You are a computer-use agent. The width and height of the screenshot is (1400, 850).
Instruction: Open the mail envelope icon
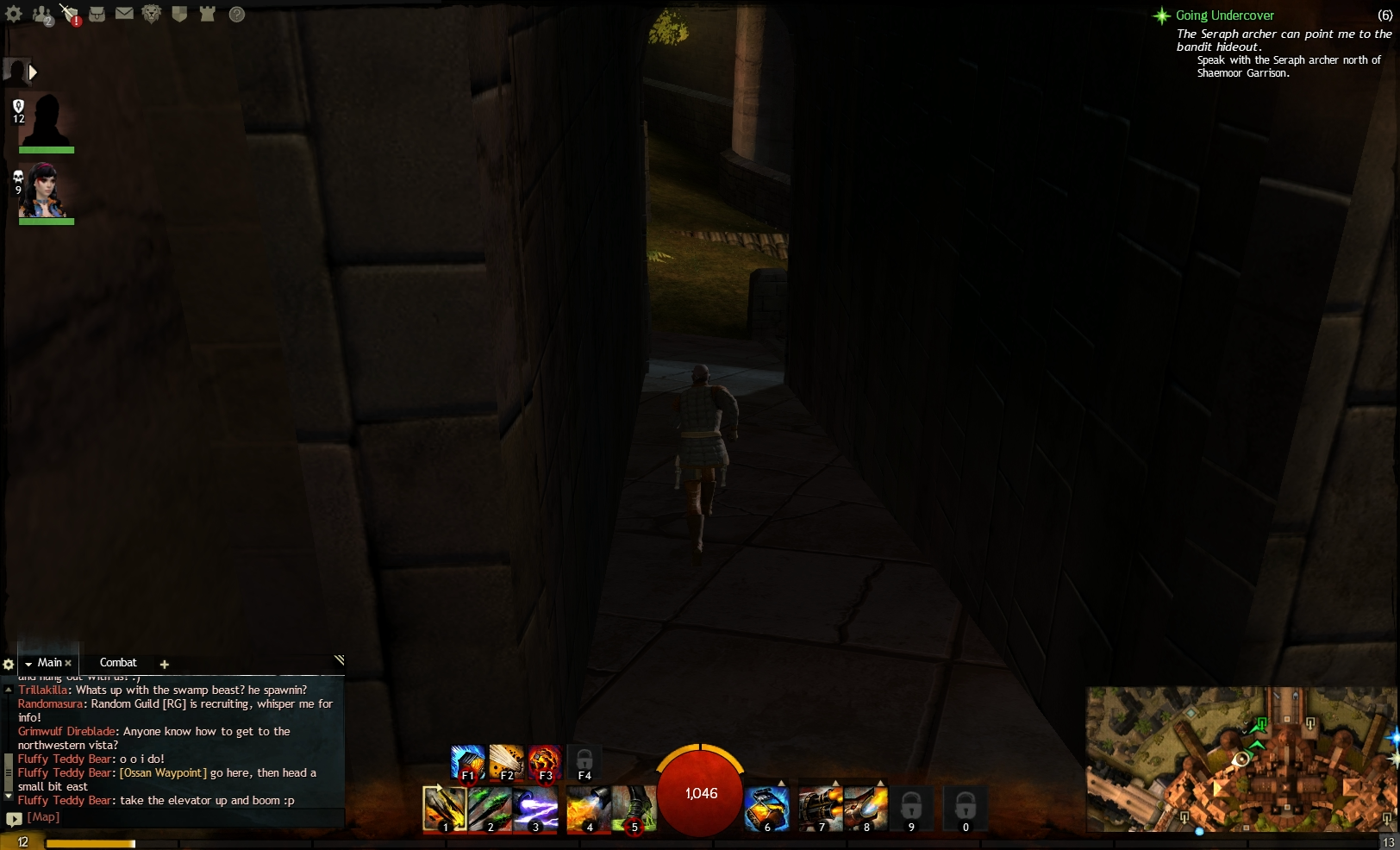(x=125, y=14)
